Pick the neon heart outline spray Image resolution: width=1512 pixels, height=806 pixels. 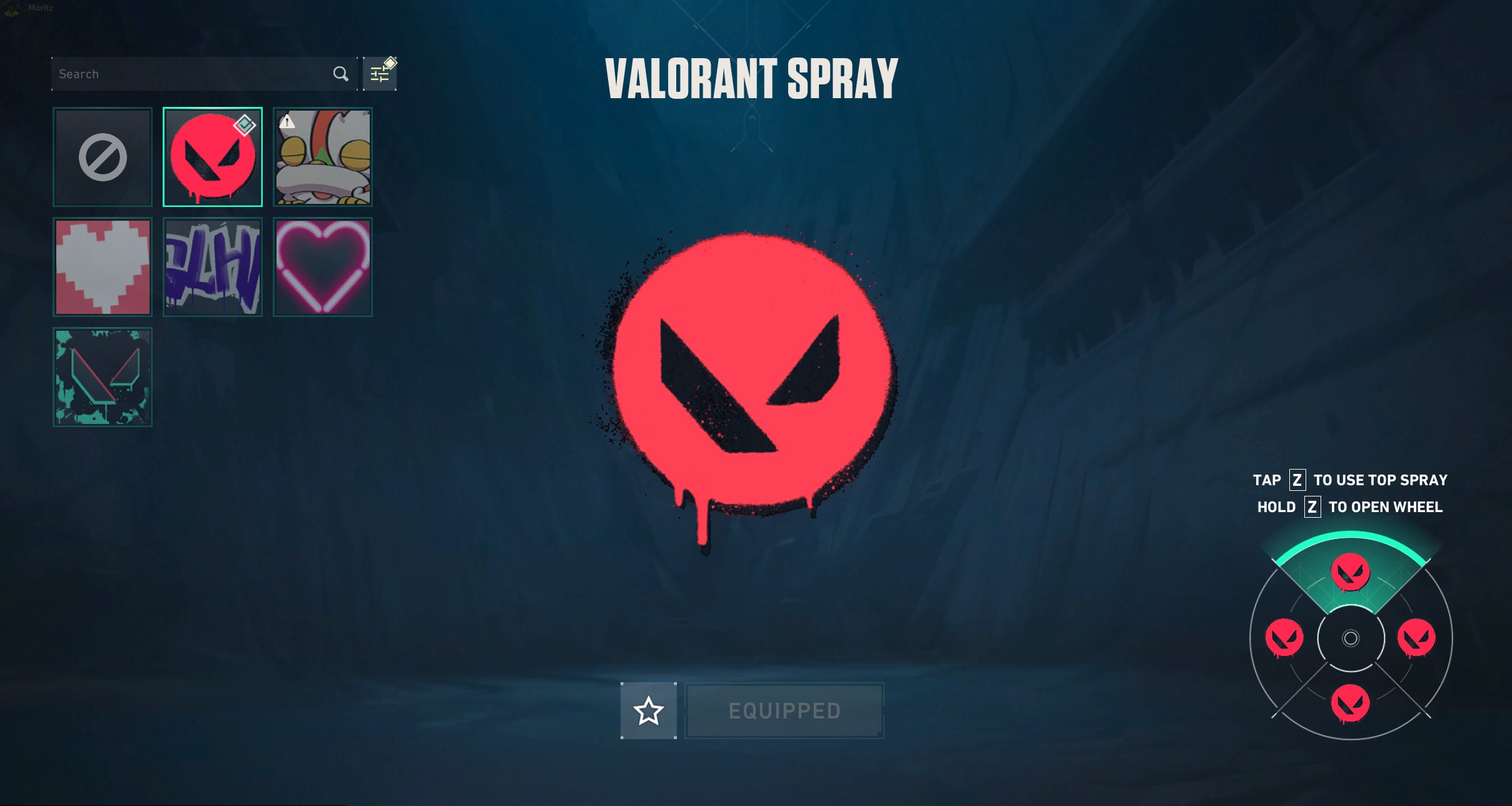323,266
